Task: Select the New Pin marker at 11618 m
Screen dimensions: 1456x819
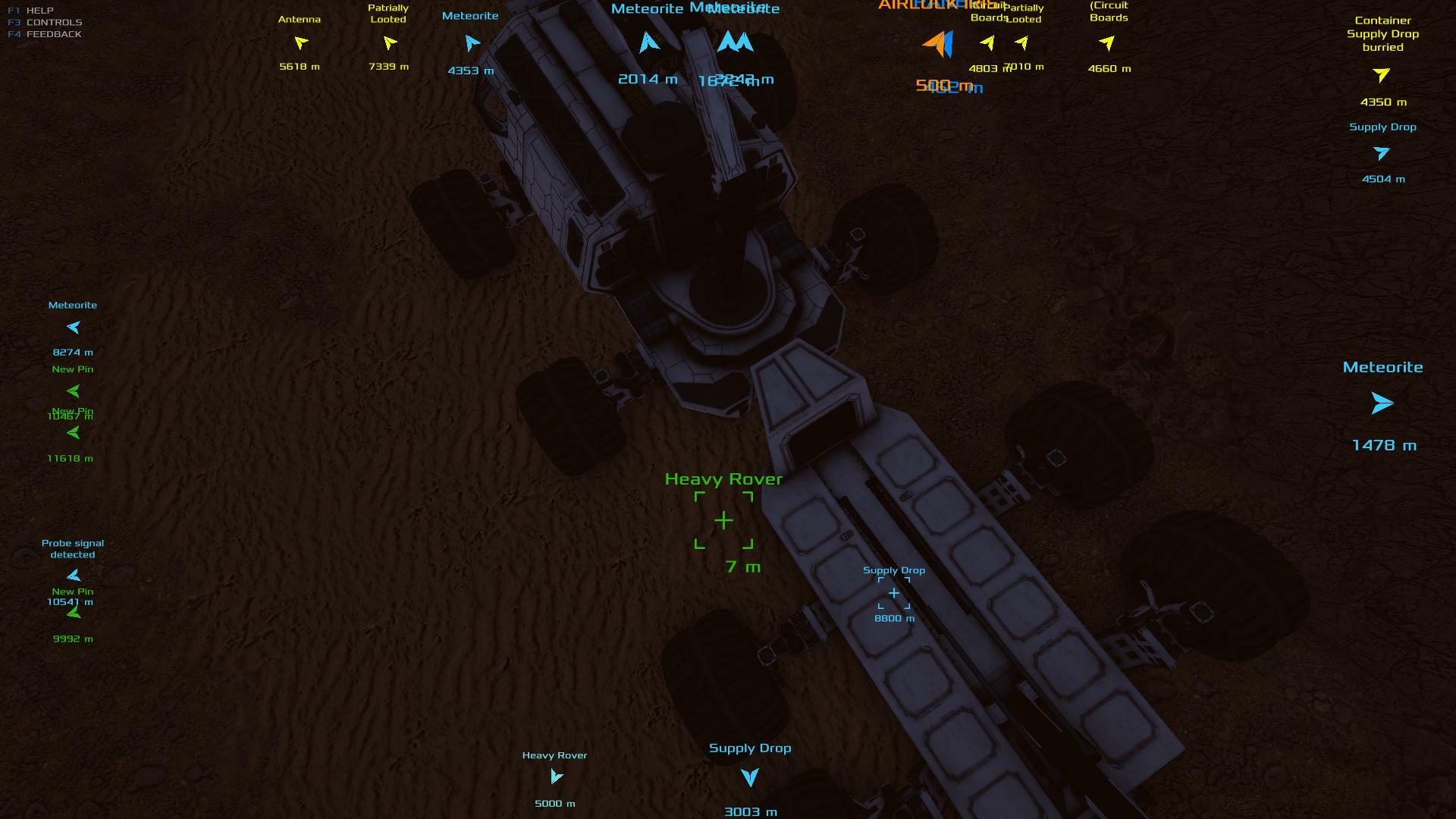Action: coord(74,433)
